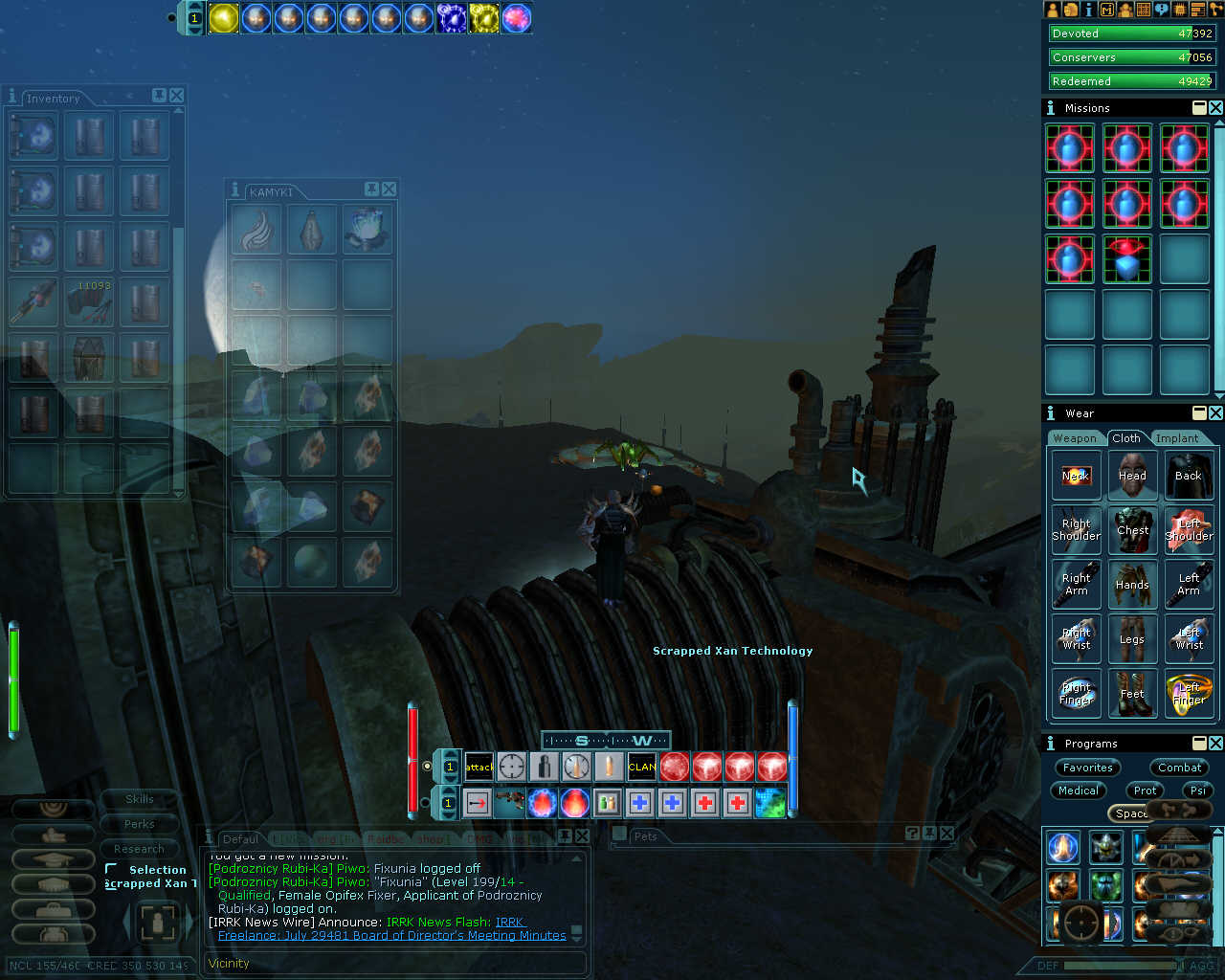Choose the Feet equipment slot
The width and height of the screenshot is (1225, 980).
click(1132, 694)
